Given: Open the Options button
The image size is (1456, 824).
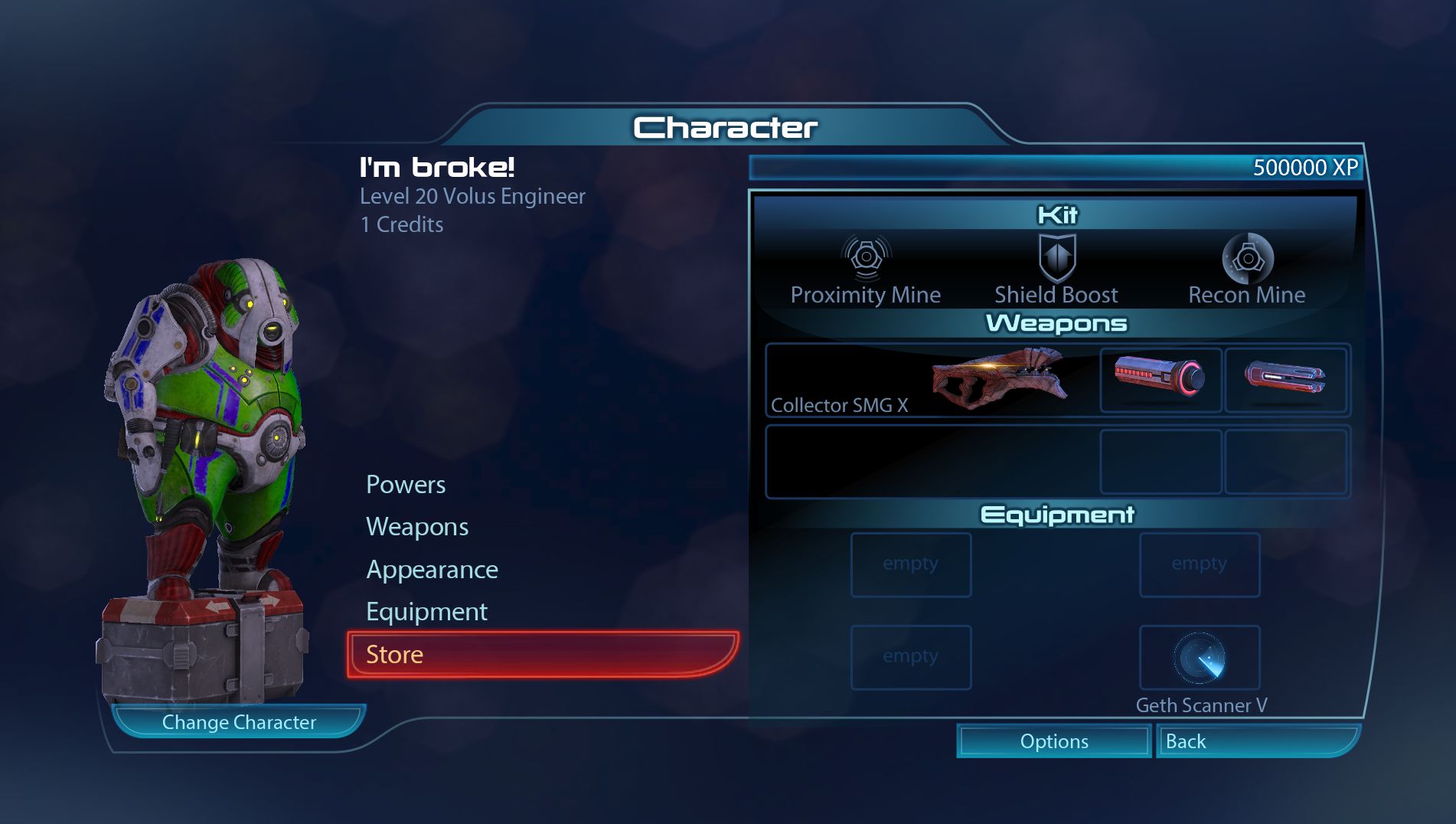Looking at the screenshot, I should (1053, 741).
